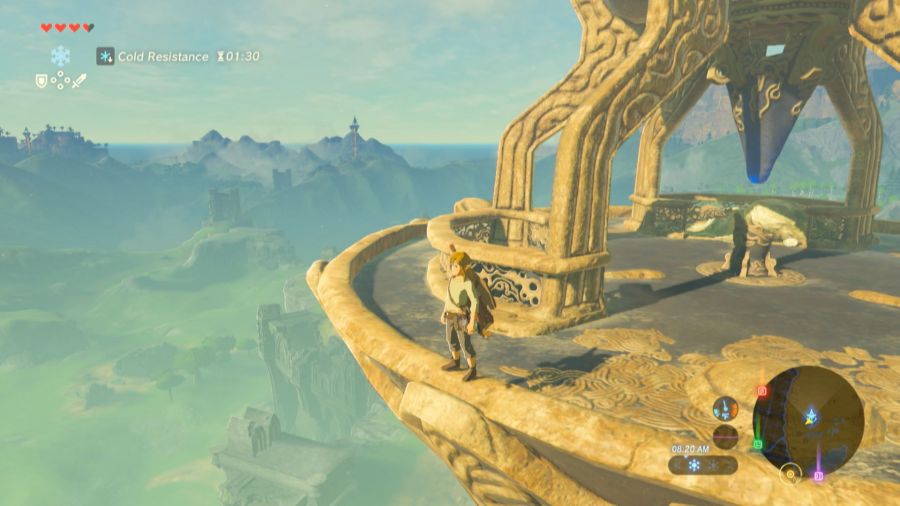Select the shield quick-slot icon
Image resolution: width=900 pixels, height=506 pixels.
pyautogui.click(x=42, y=80)
